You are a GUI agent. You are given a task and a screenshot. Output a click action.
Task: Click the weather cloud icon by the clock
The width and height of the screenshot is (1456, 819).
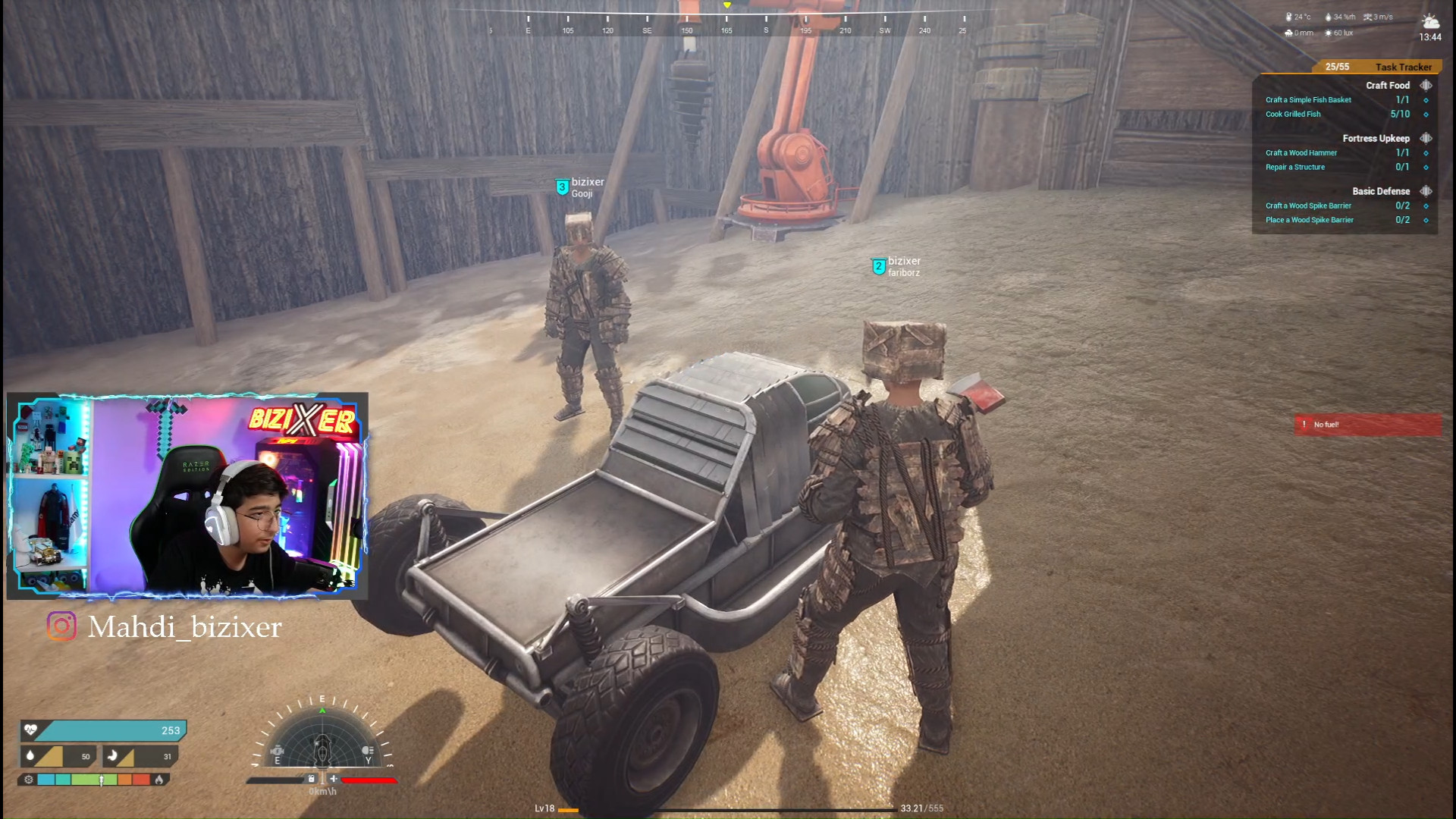pos(1430,21)
